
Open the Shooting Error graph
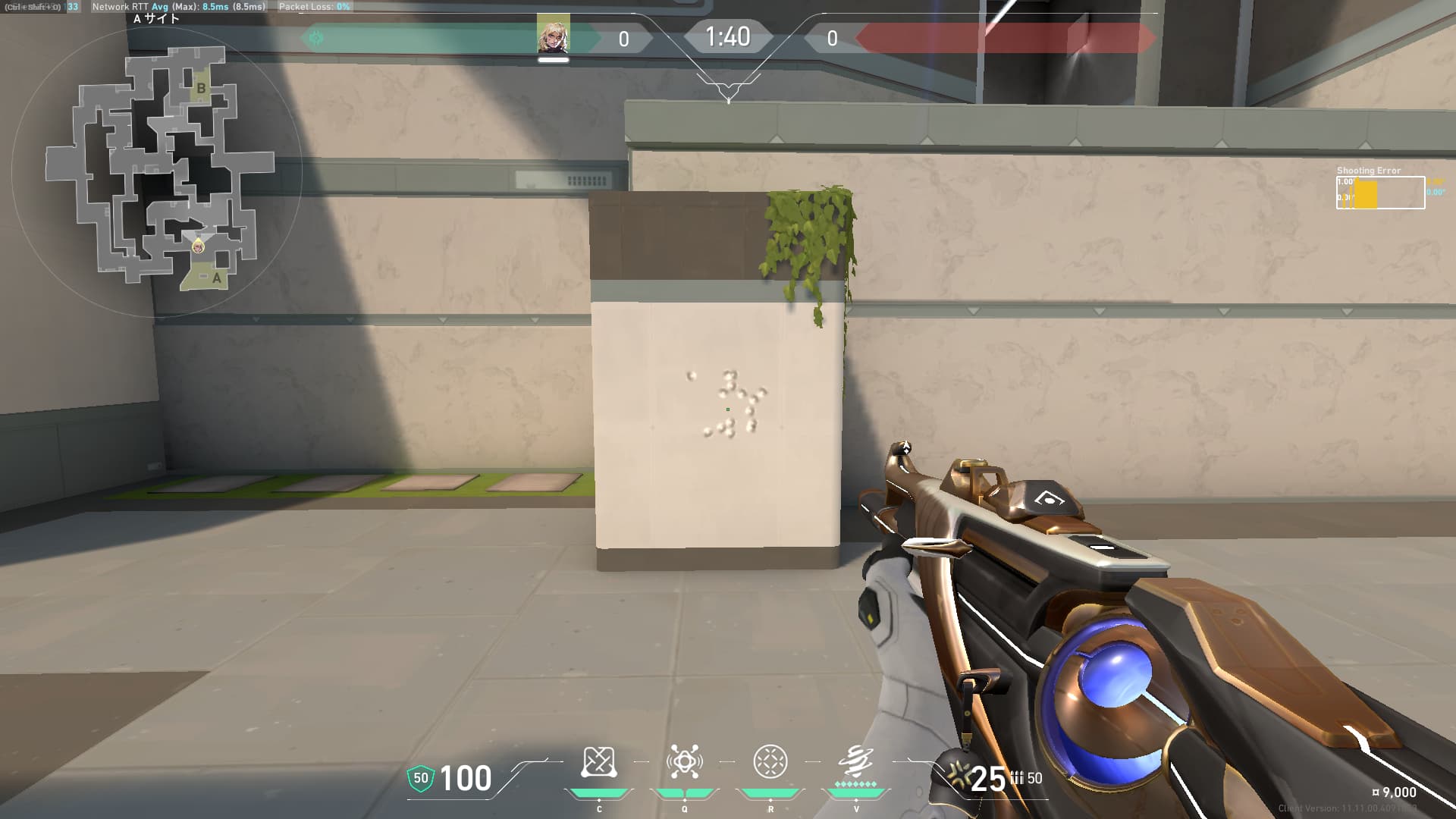click(1379, 193)
